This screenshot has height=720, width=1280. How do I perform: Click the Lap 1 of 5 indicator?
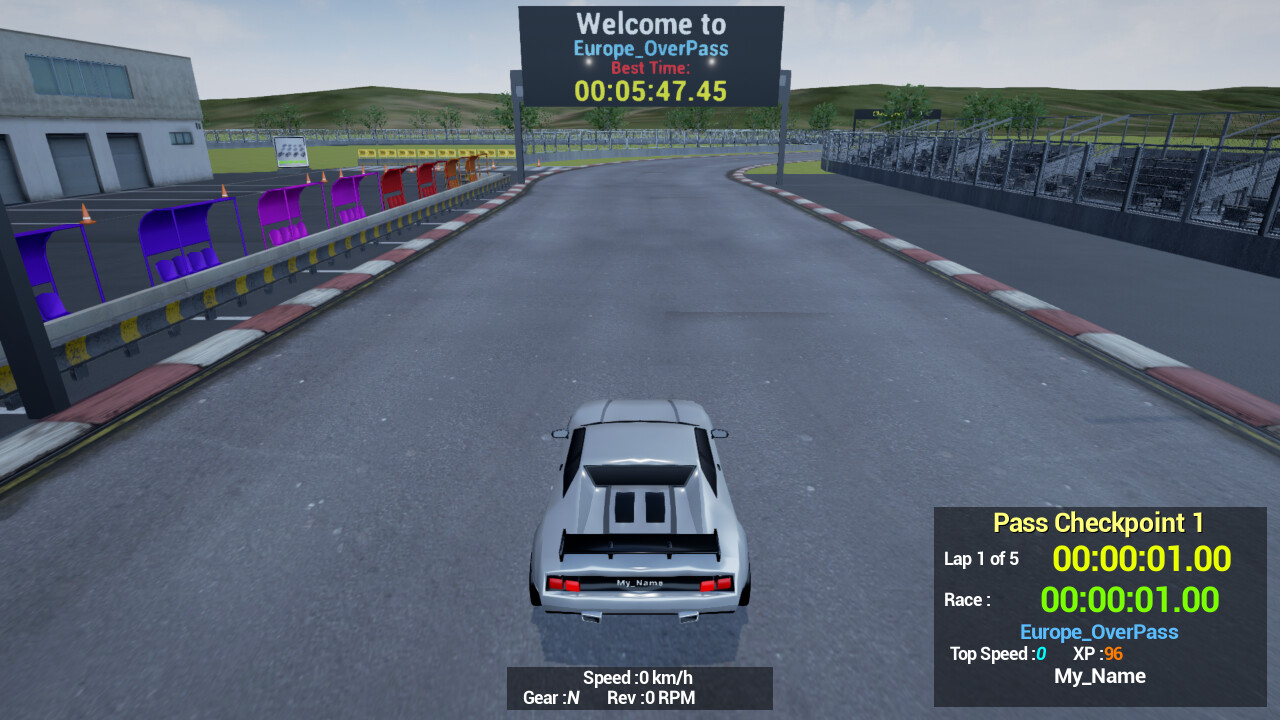981,559
